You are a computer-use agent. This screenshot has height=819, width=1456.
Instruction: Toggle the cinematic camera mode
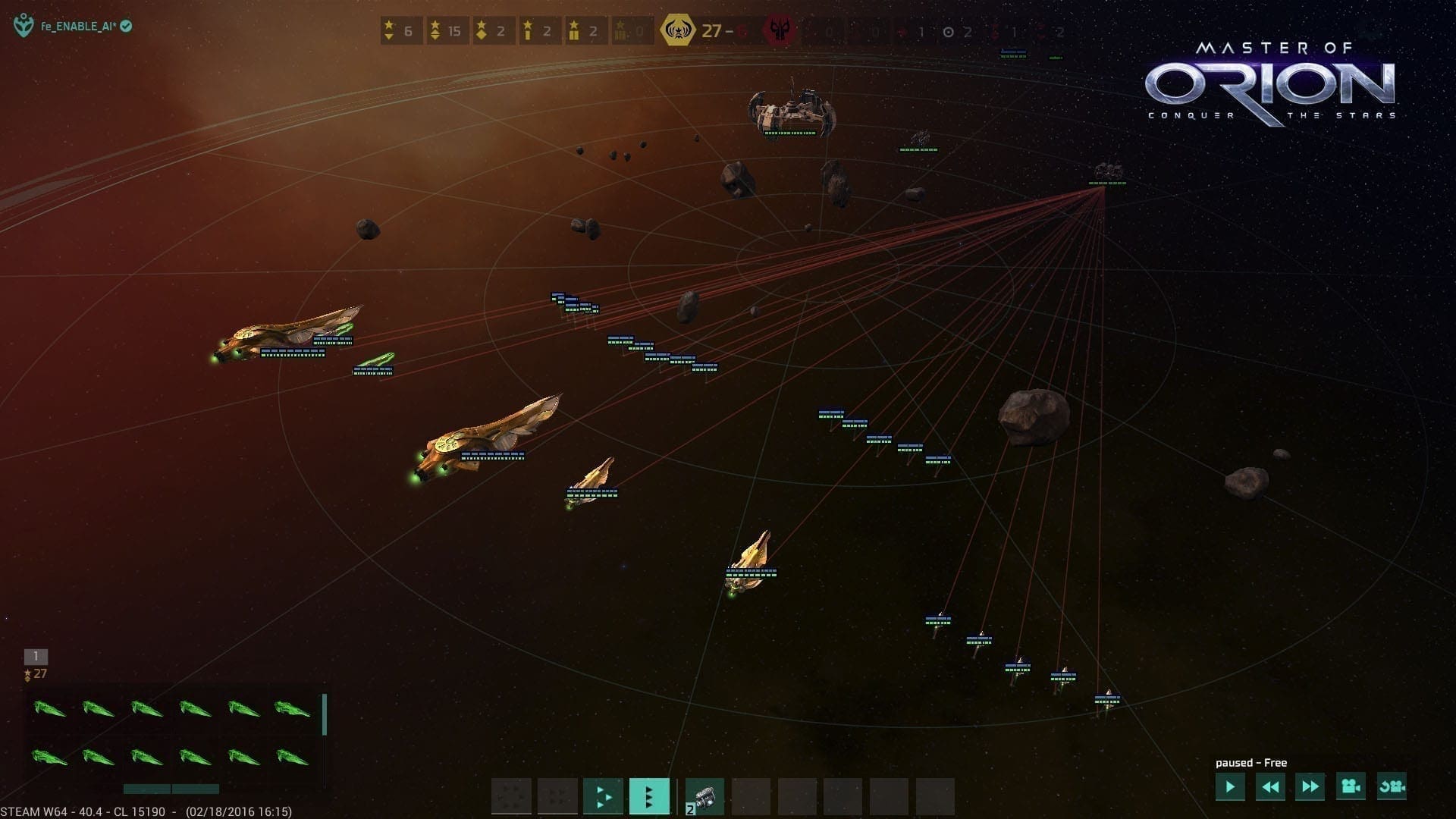coord(1351,787)
